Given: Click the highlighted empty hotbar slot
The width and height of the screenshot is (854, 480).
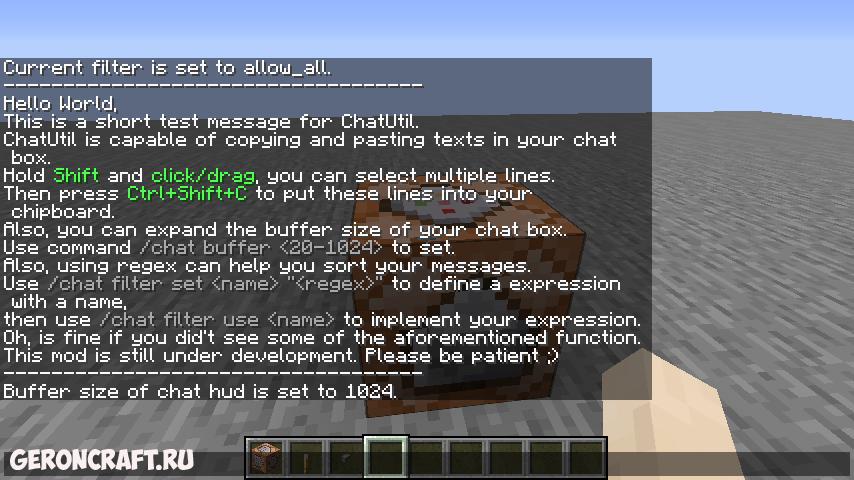Looking at the screenshot, I should click(x=385, y=459).
